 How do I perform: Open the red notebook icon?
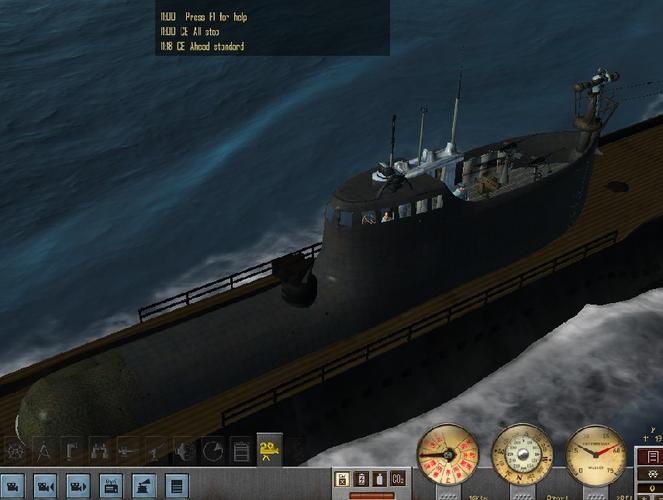click(653, 457)
